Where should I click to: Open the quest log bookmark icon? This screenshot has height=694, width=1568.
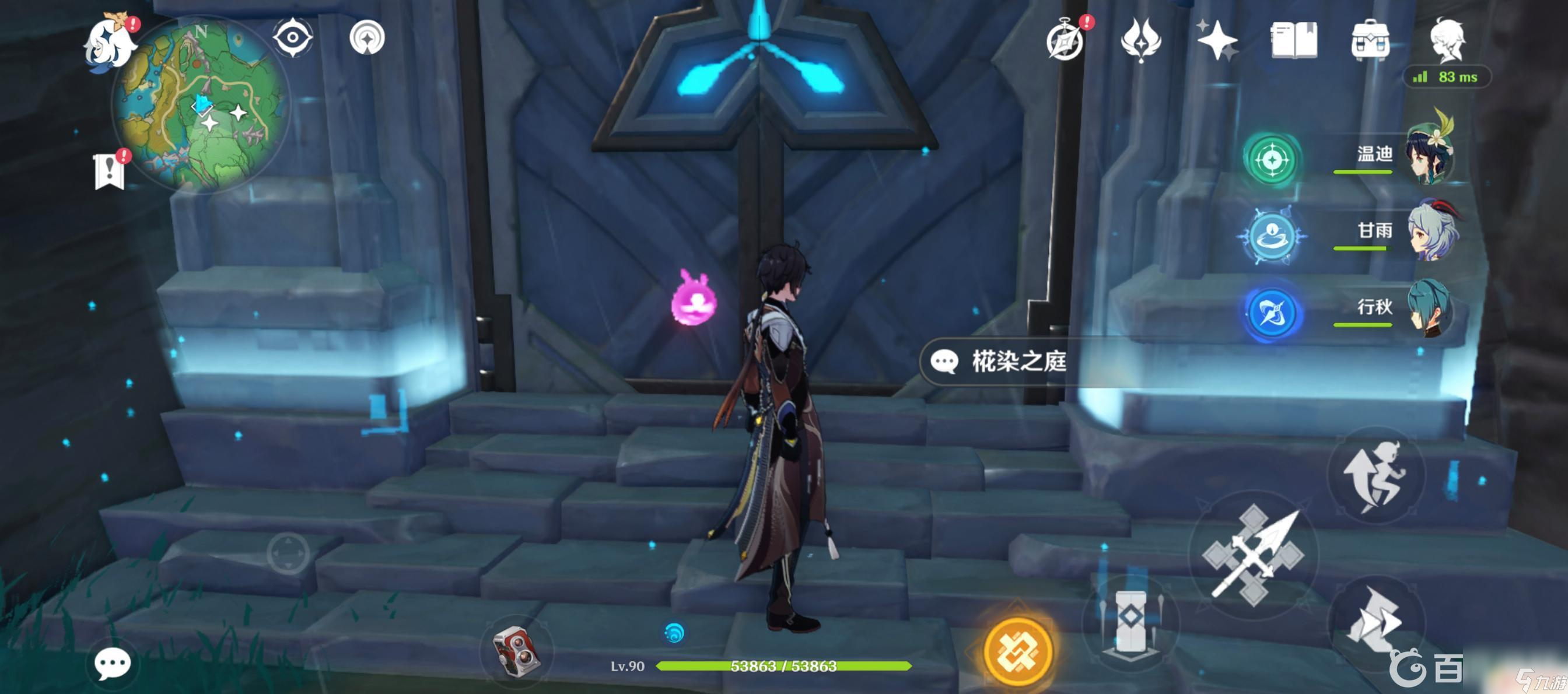(110, 171)
